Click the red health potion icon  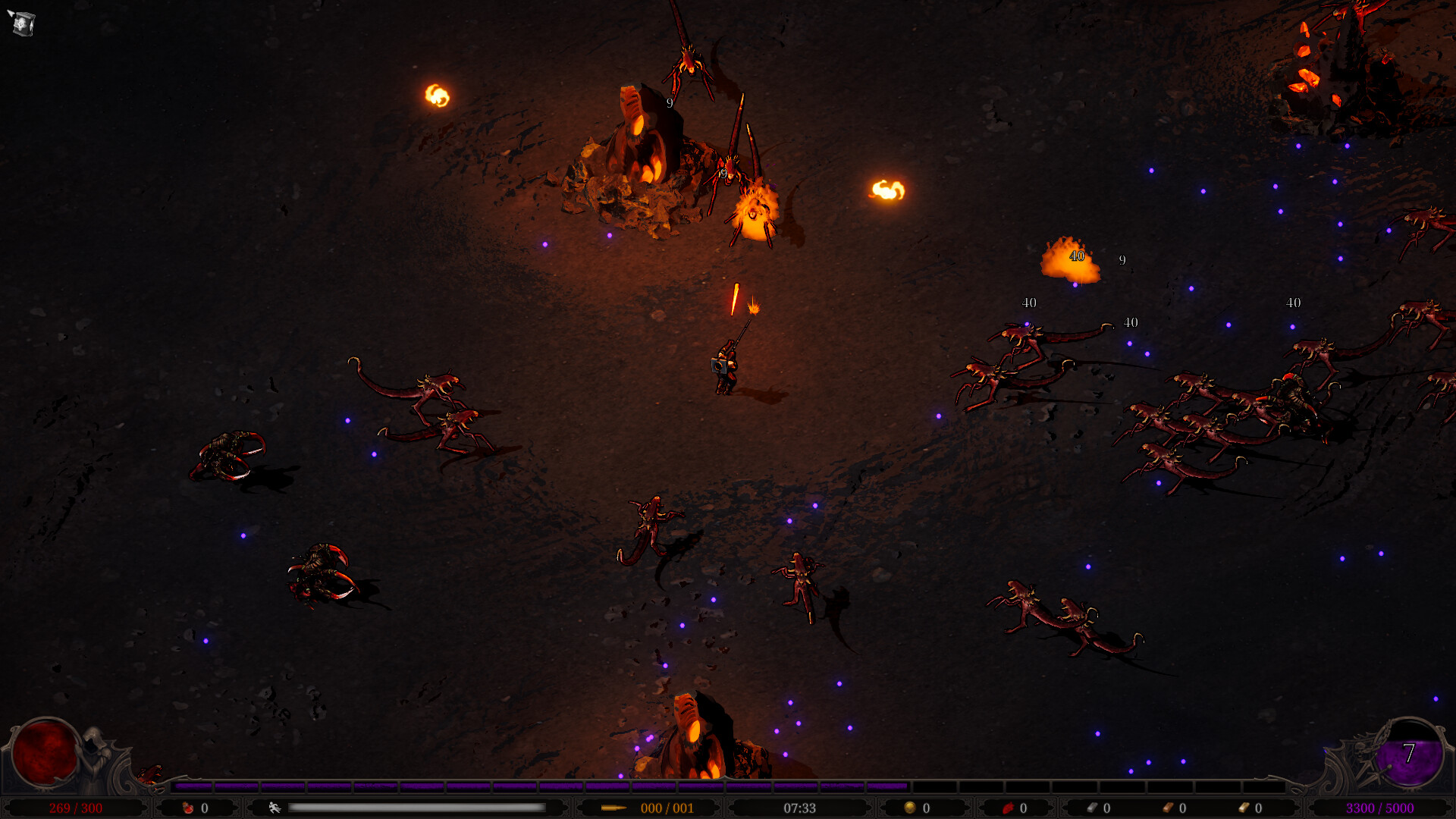(188, 808)
